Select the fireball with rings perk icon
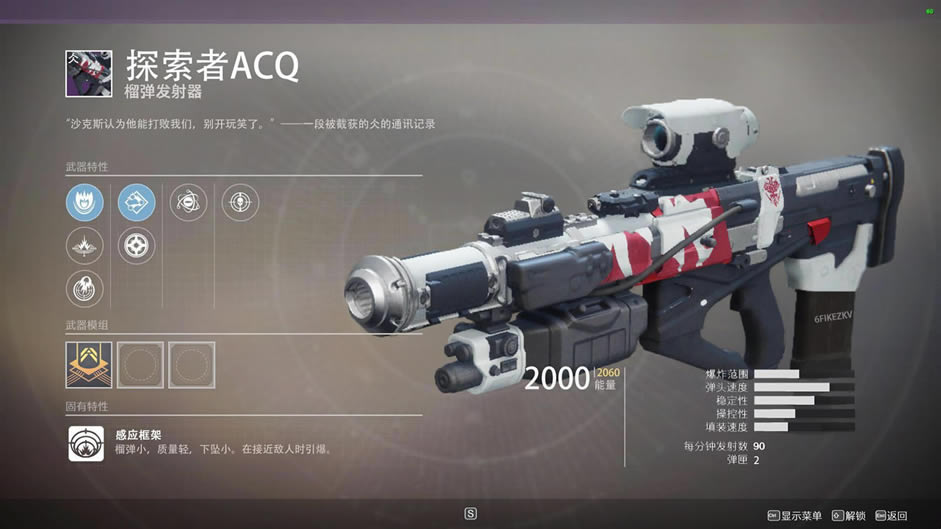 pyautogui.click(x=85, y=289)
